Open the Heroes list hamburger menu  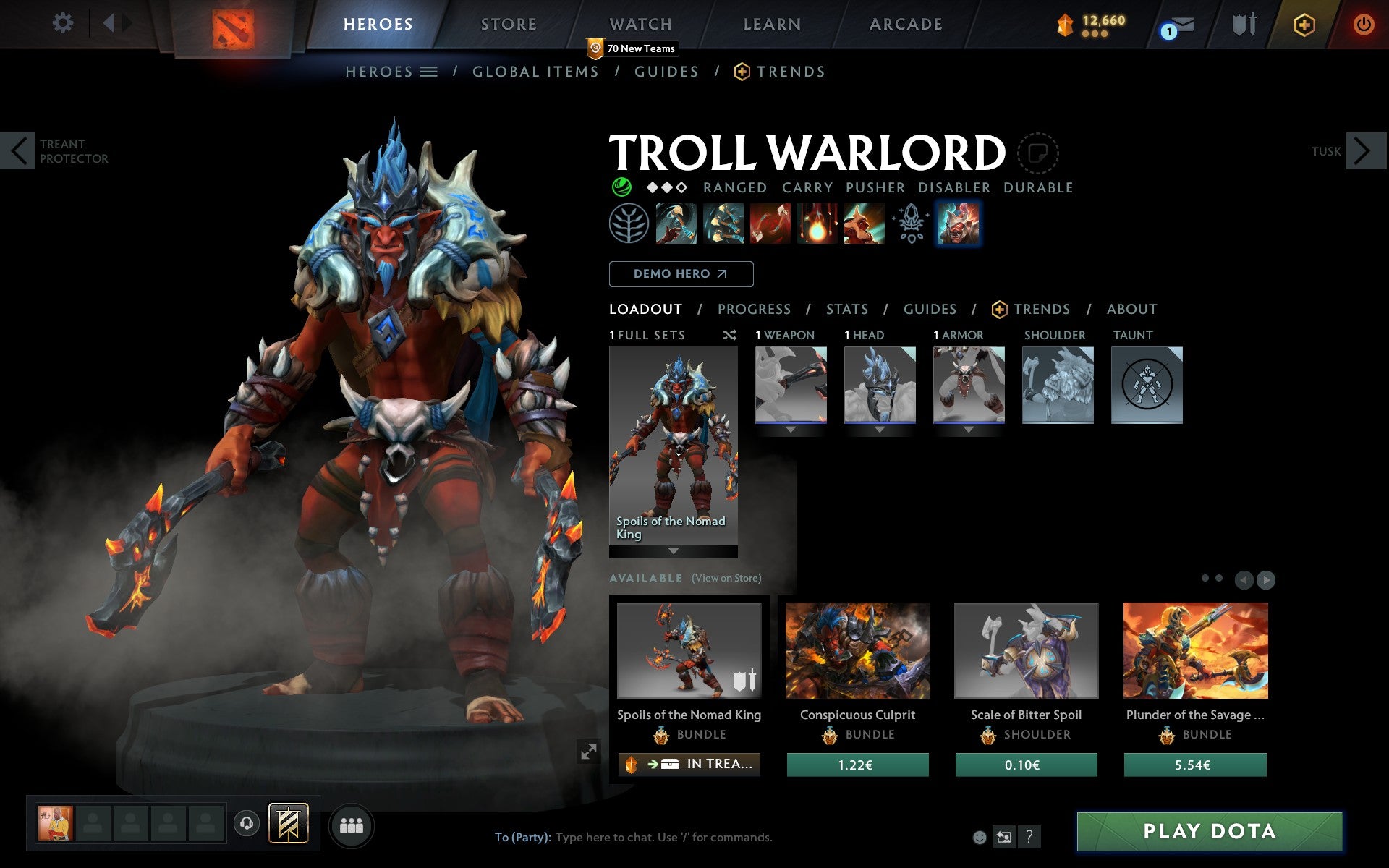click(x=429, y=71)
